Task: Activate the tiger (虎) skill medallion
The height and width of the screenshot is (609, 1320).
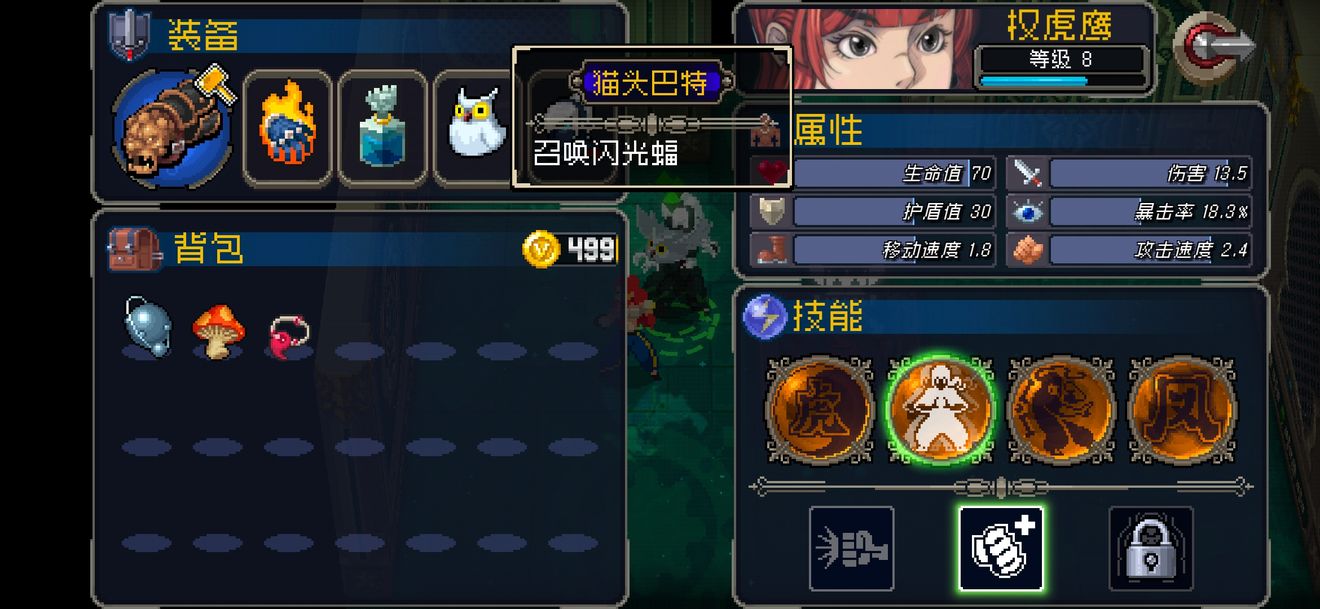Action: coord(820,411)
